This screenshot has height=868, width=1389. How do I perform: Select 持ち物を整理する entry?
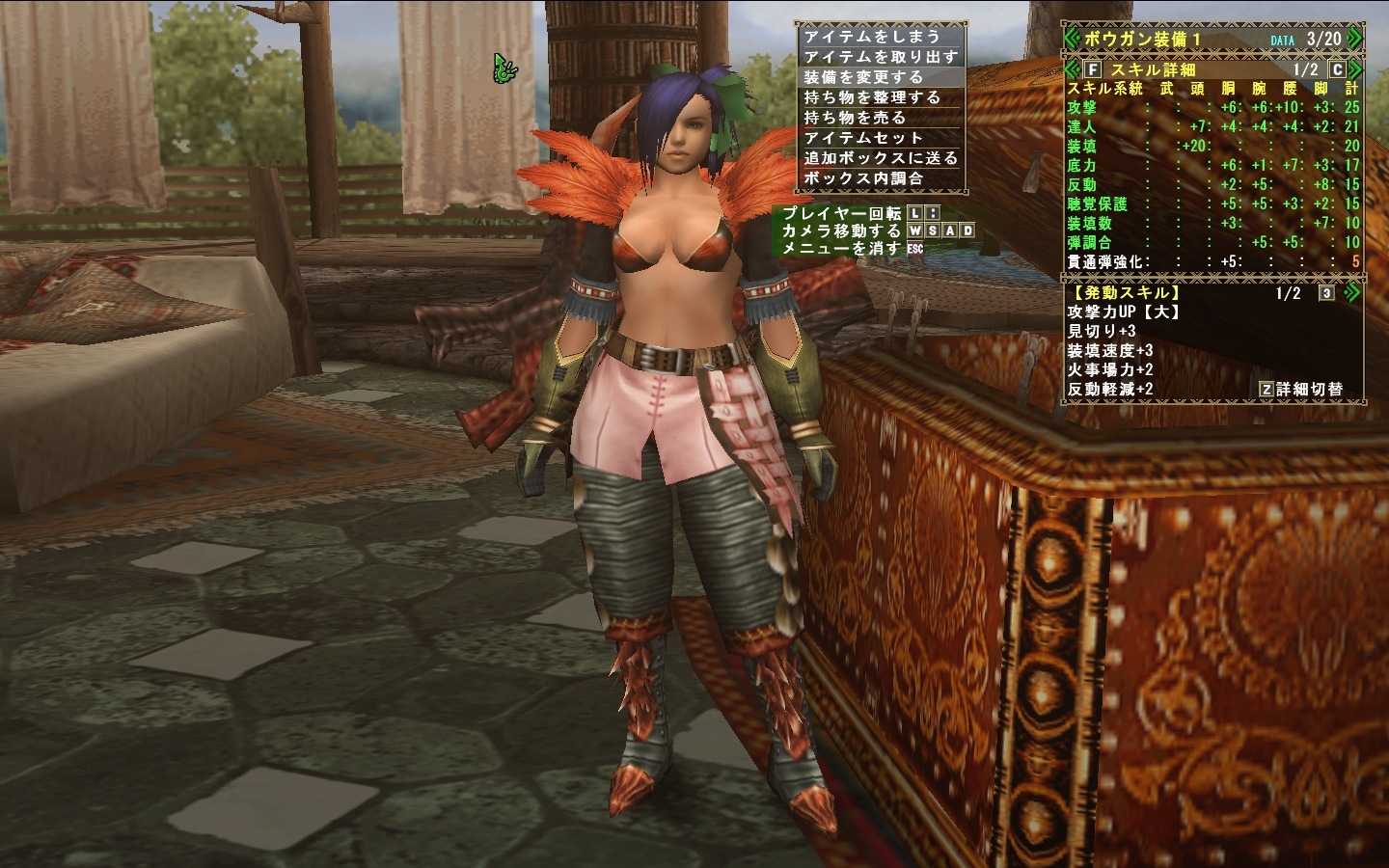coord(872,97)
